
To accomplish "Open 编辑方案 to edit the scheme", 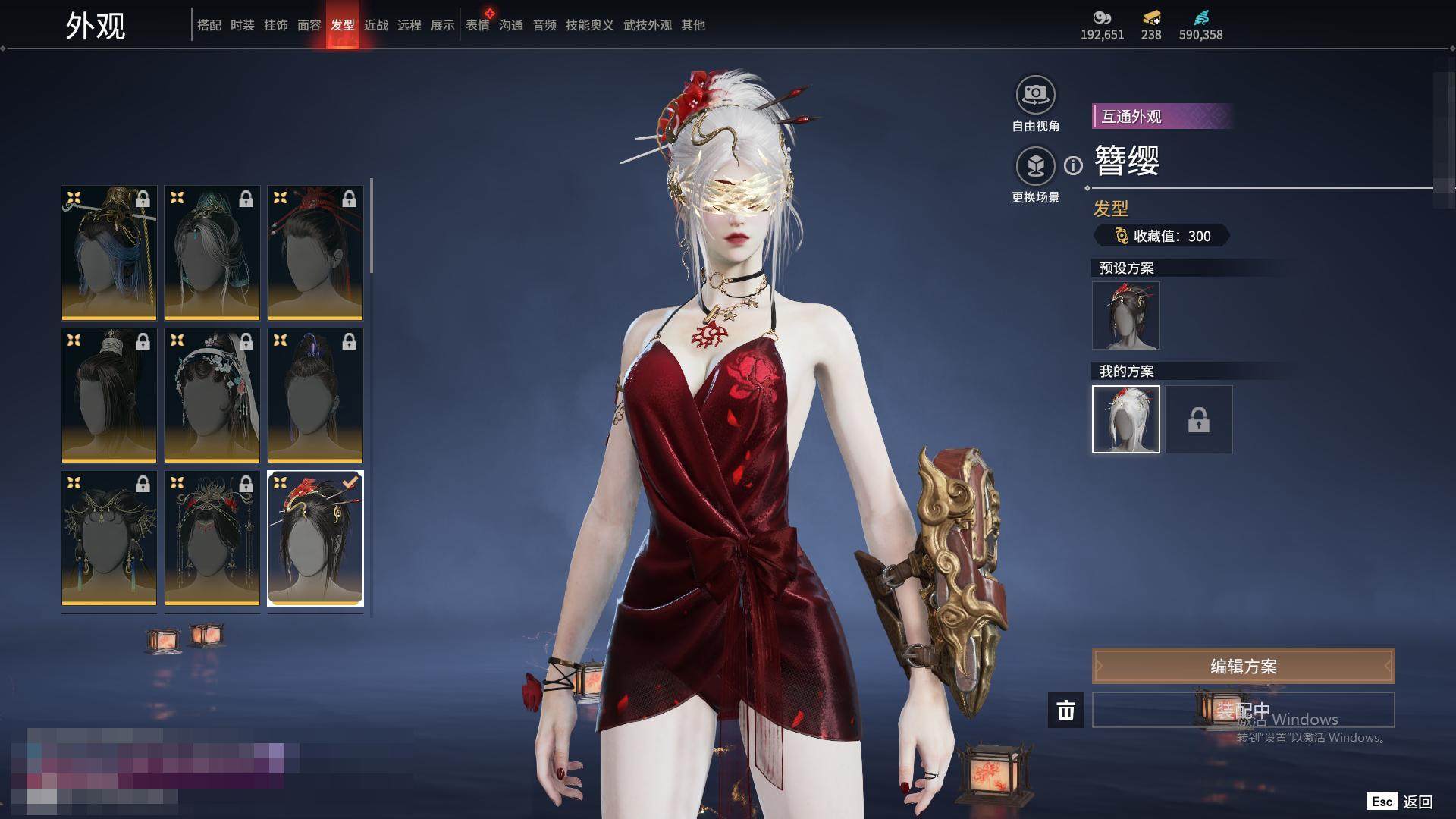I will coord(1243,667).
